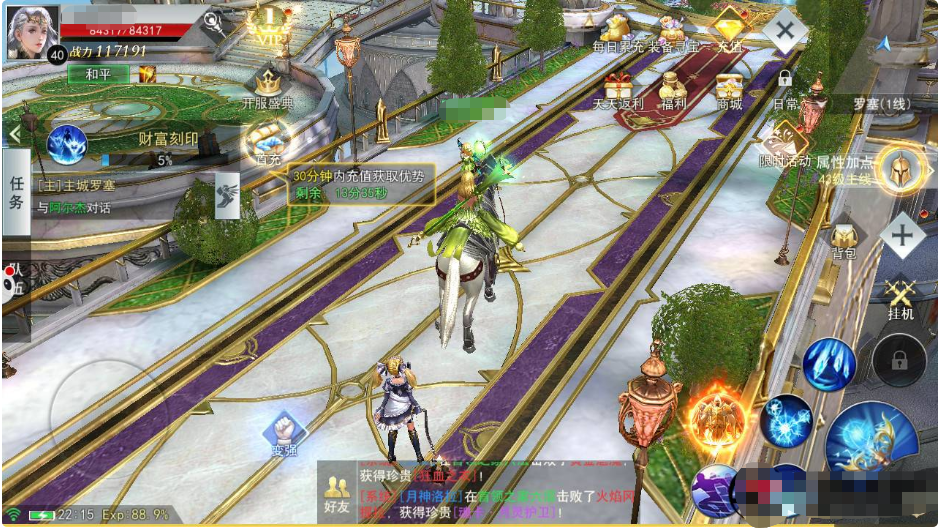Open the 商城 shop chest
The height and width of the screenshot is (529, 939).
[729, 90]
